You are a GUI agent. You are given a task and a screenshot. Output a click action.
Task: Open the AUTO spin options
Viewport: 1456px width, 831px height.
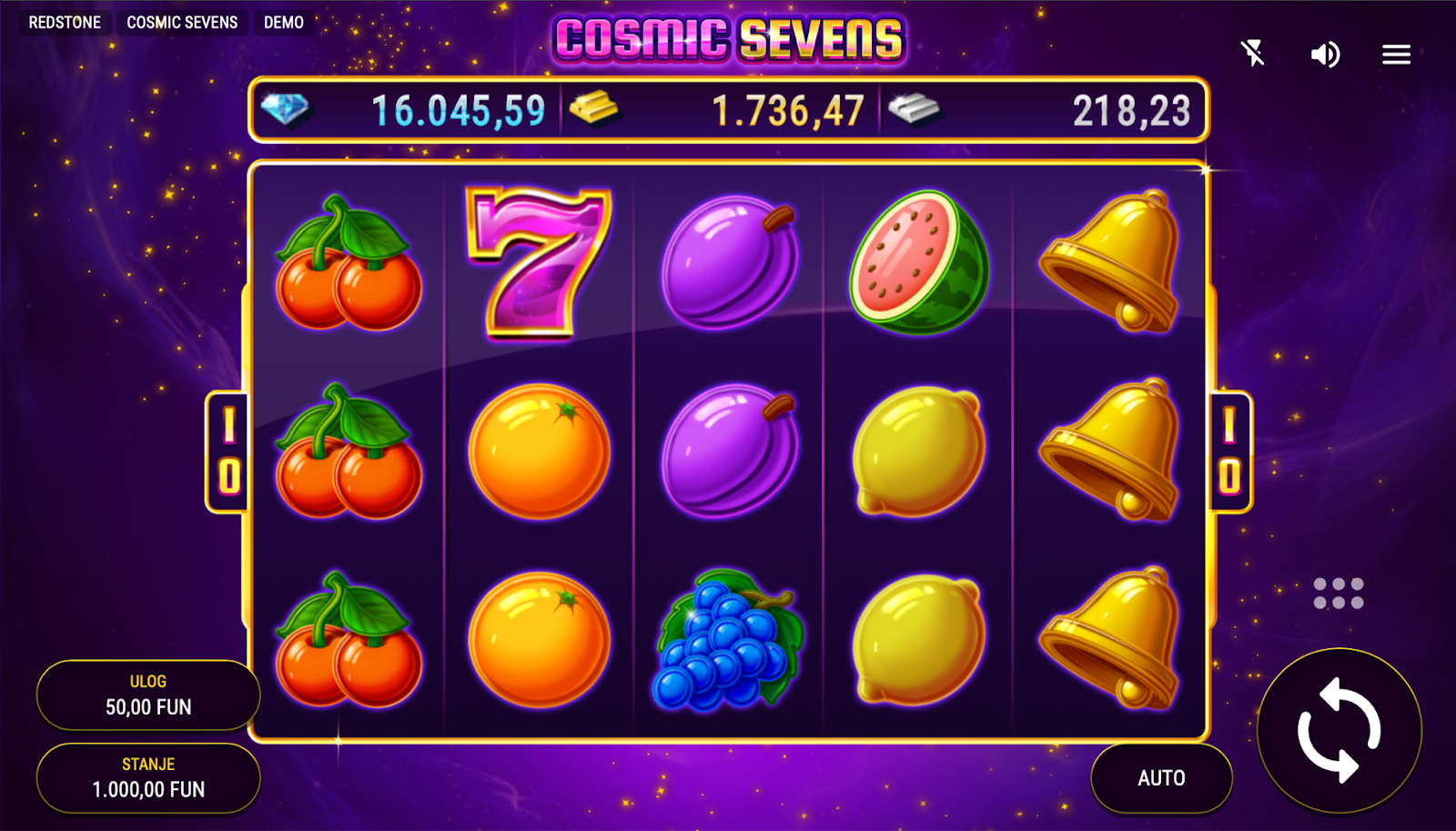pyautogui.click(x=1161, y=778)
